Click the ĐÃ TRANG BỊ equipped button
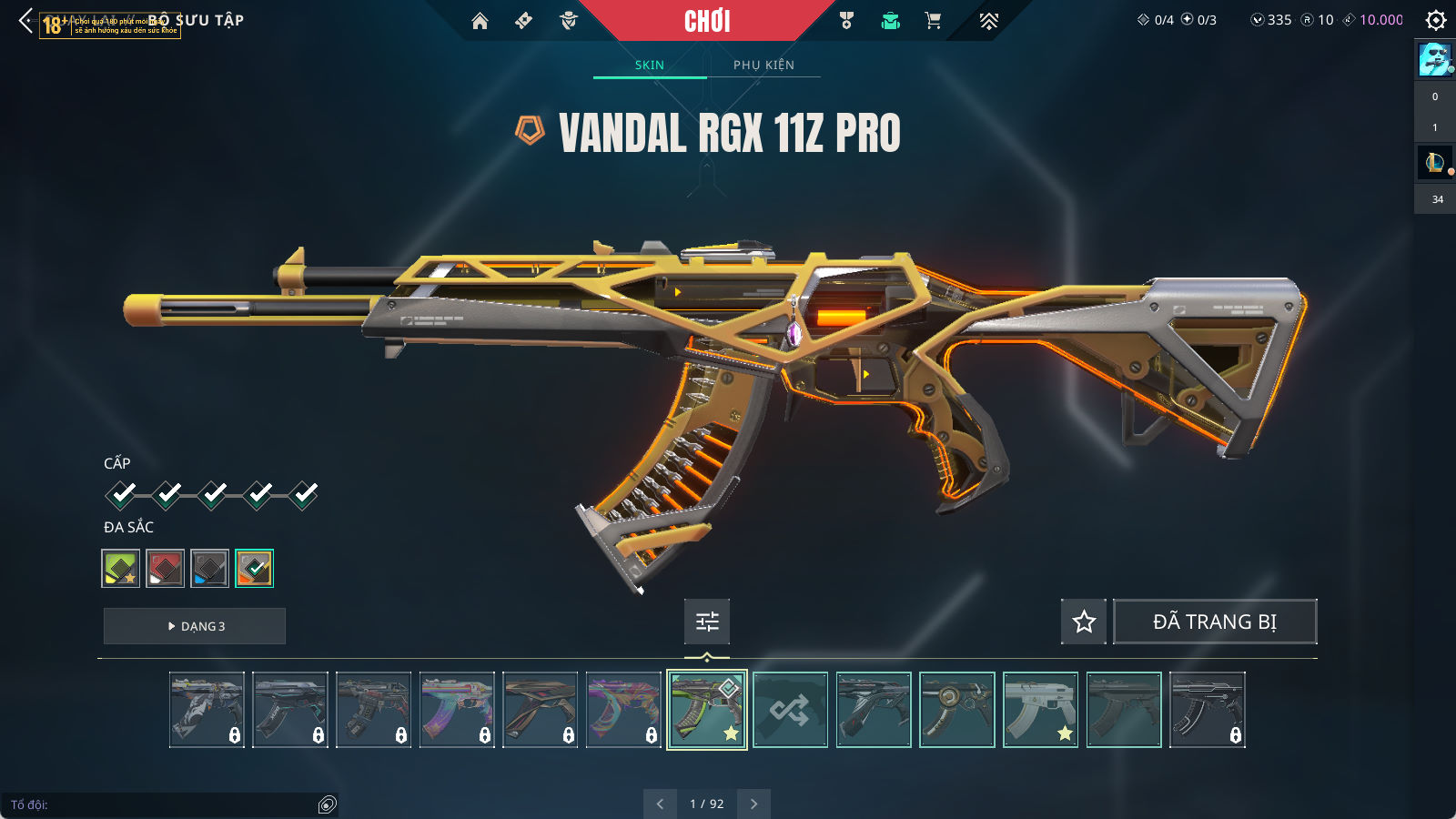Image resolution: width=1456 pixels, height=819 pixels. 1215,622
